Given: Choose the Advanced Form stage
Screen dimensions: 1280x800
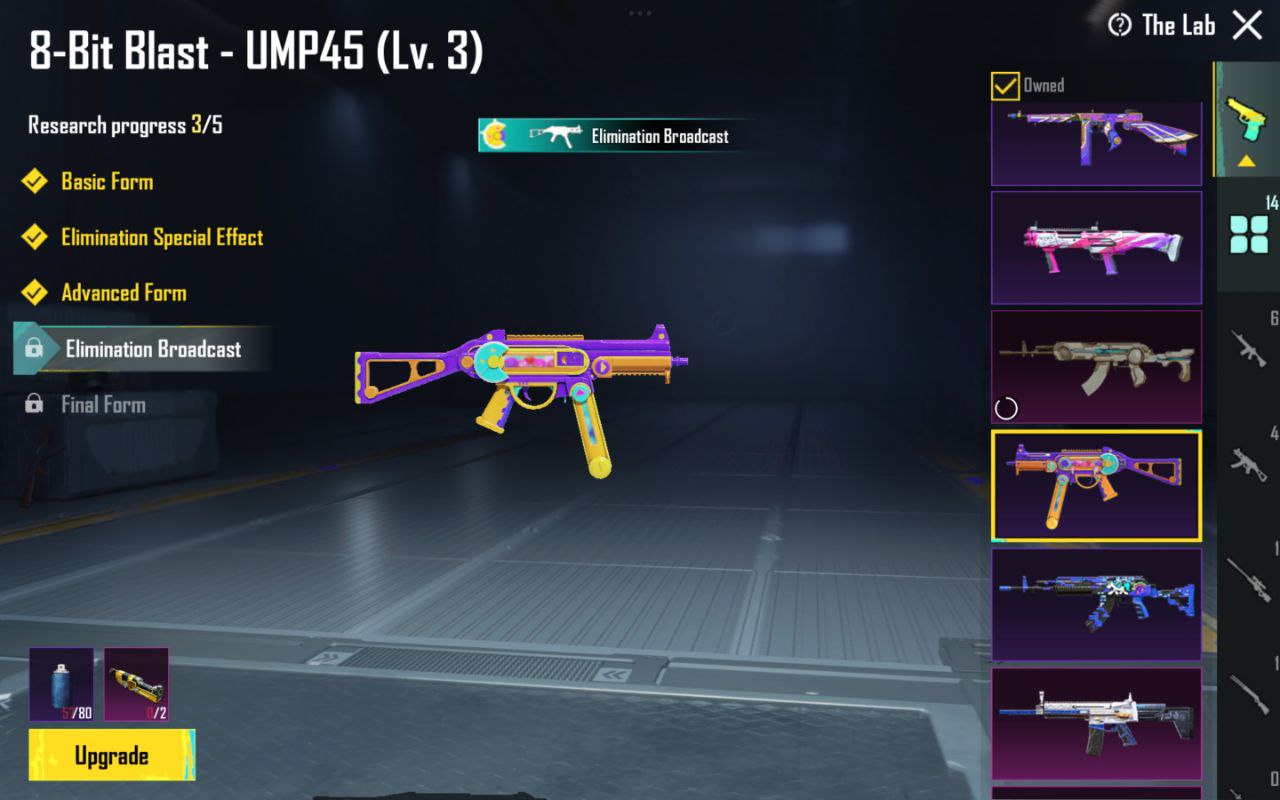Looking at the screenshot, I should [124, 293].
